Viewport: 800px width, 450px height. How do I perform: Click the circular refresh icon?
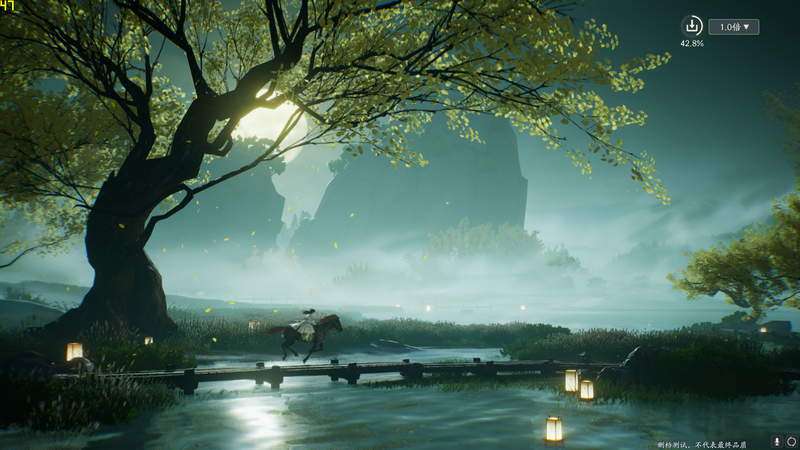(x=791, y=441)
